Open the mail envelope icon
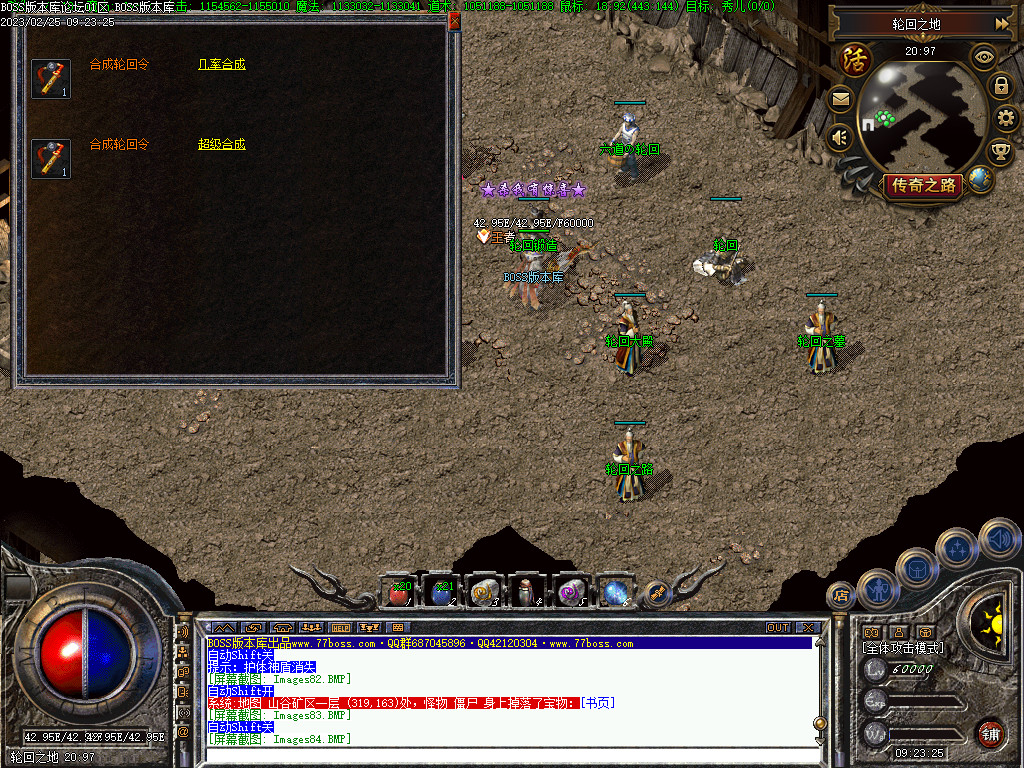1024x768 pixels. [x=840, y=98]
